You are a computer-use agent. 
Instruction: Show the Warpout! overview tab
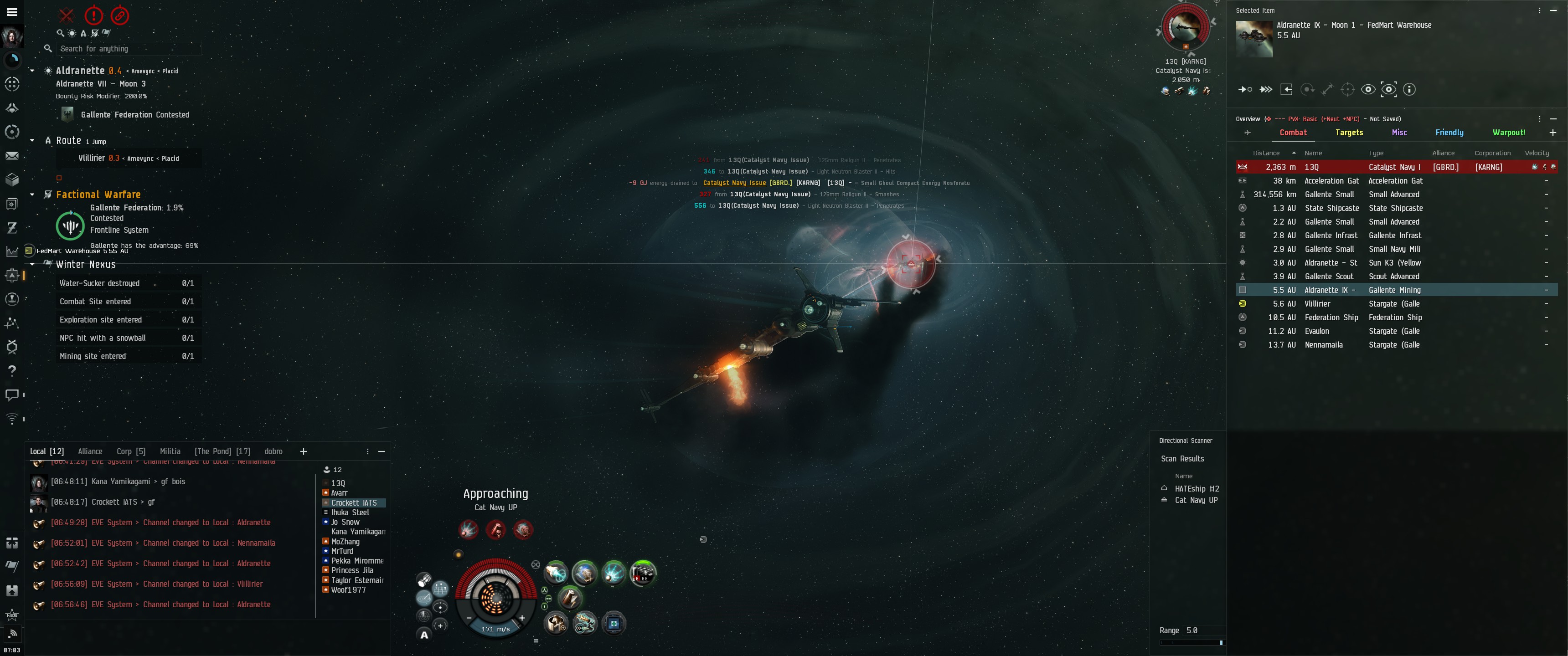click(1508, 133)
